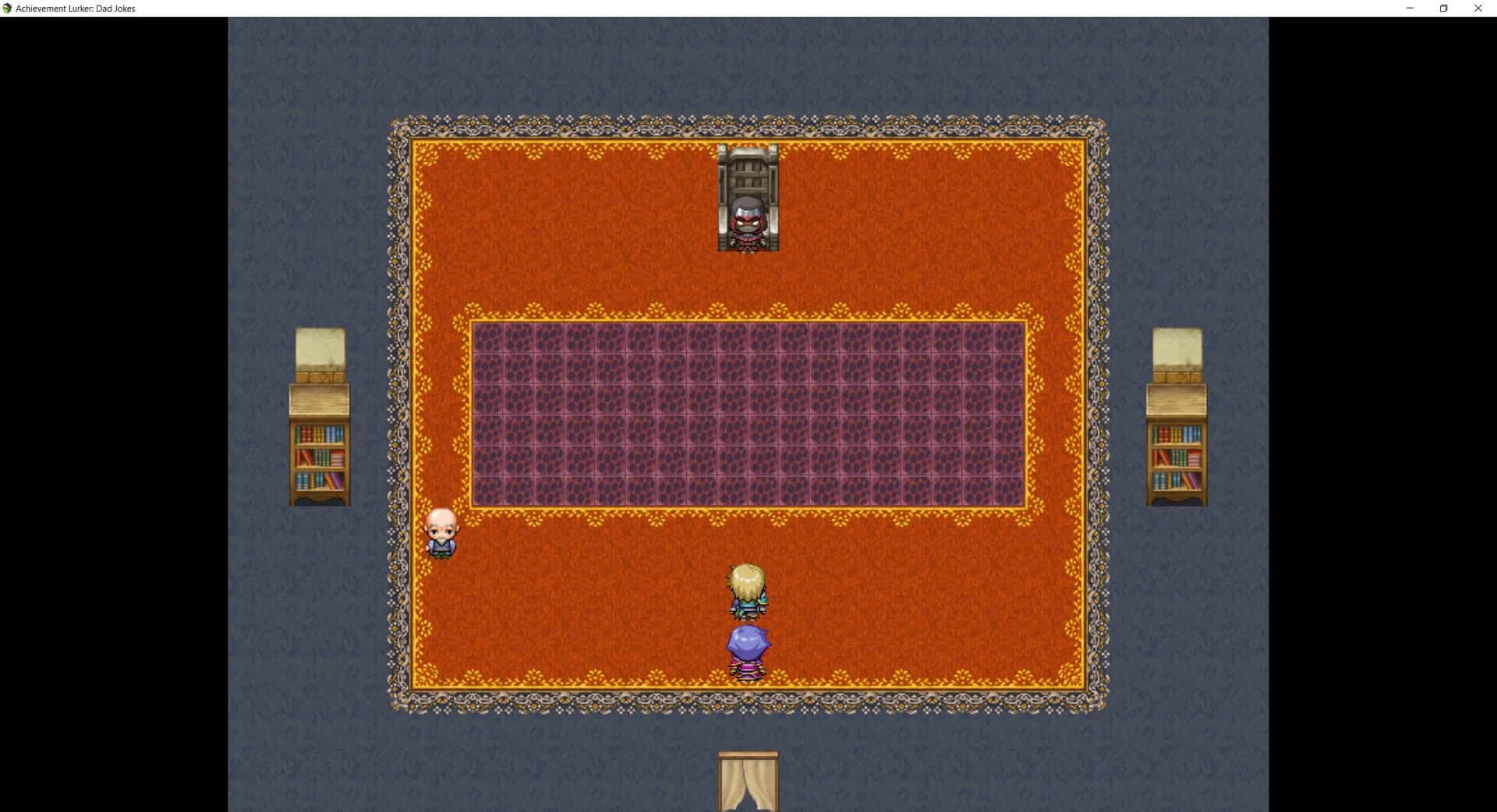Image resolution: width=1497 pixels, height=812 pixels.
Task: Click the parchment atop the left bookshelf
Action: click(318, 351)
